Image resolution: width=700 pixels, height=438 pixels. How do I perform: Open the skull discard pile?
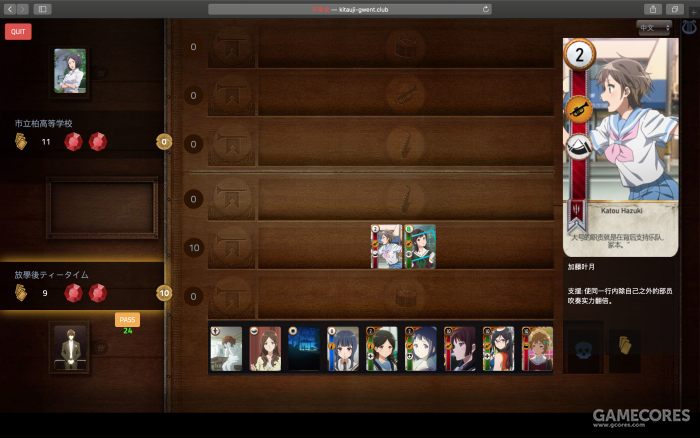tap(583, 346)
